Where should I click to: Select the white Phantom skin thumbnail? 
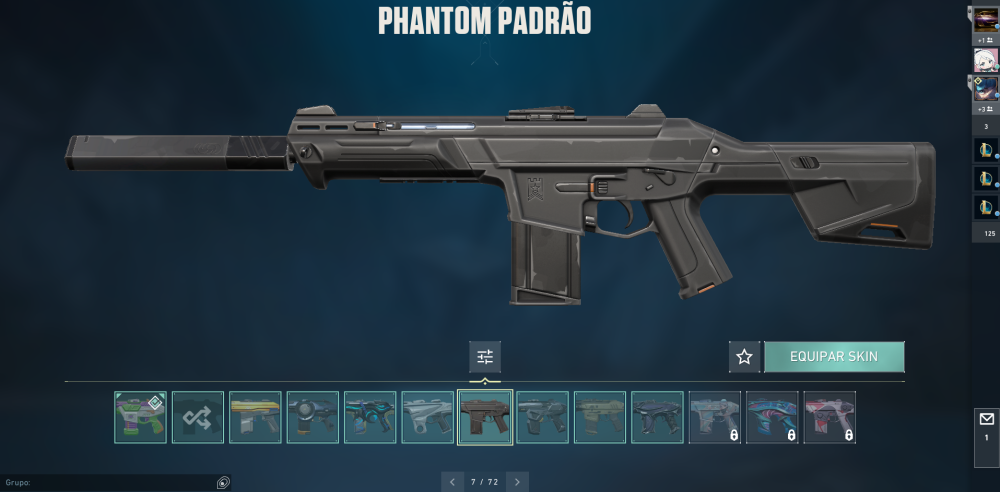coord(428,417)
